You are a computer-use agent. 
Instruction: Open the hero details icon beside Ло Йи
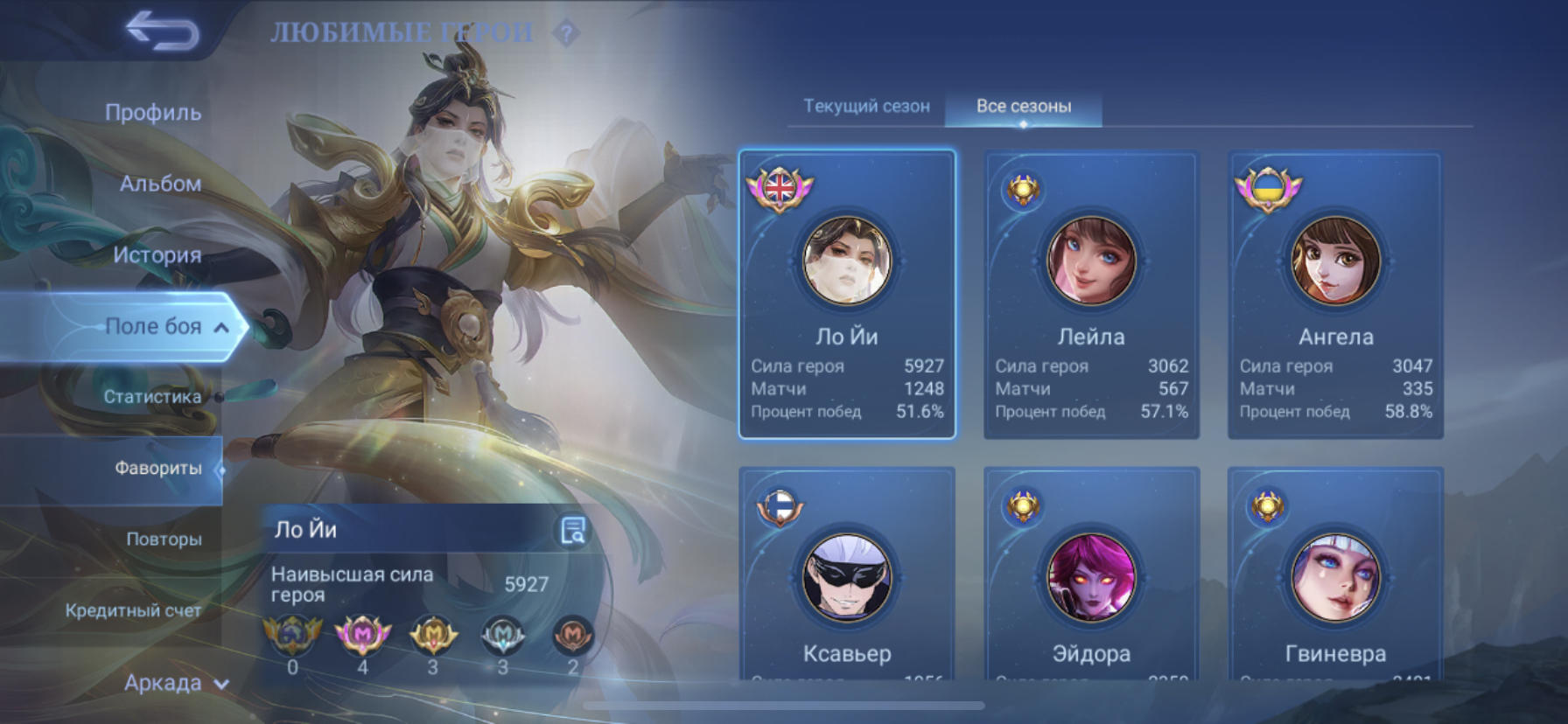click(573, 530)
